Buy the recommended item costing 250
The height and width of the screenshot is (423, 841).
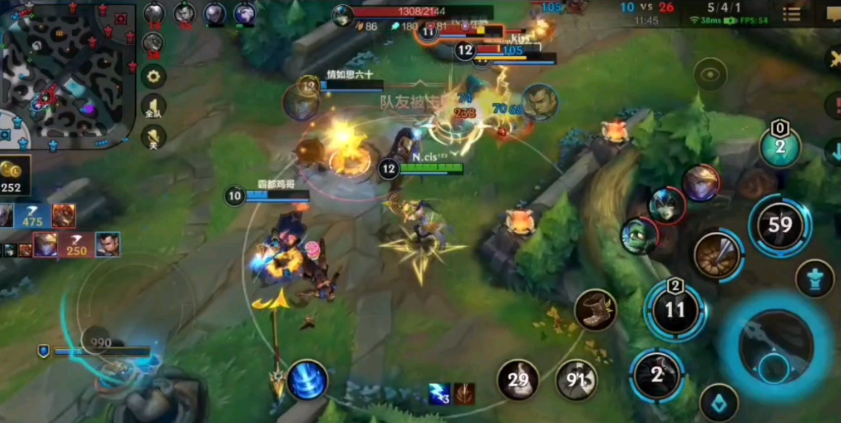[x=75, y=245]
